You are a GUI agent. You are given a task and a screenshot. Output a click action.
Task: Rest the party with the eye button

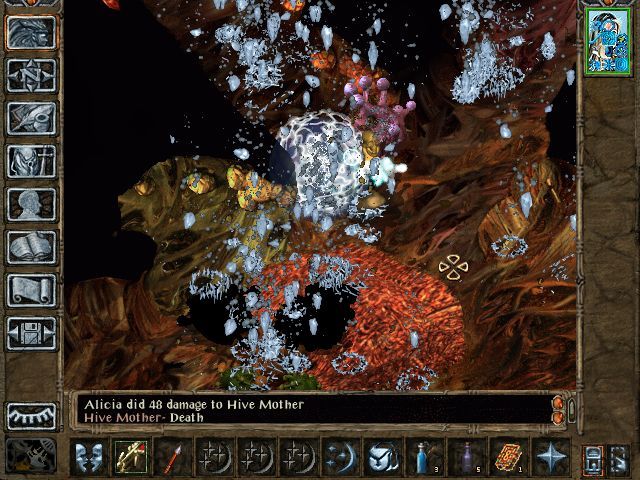(x=31, y=415)
